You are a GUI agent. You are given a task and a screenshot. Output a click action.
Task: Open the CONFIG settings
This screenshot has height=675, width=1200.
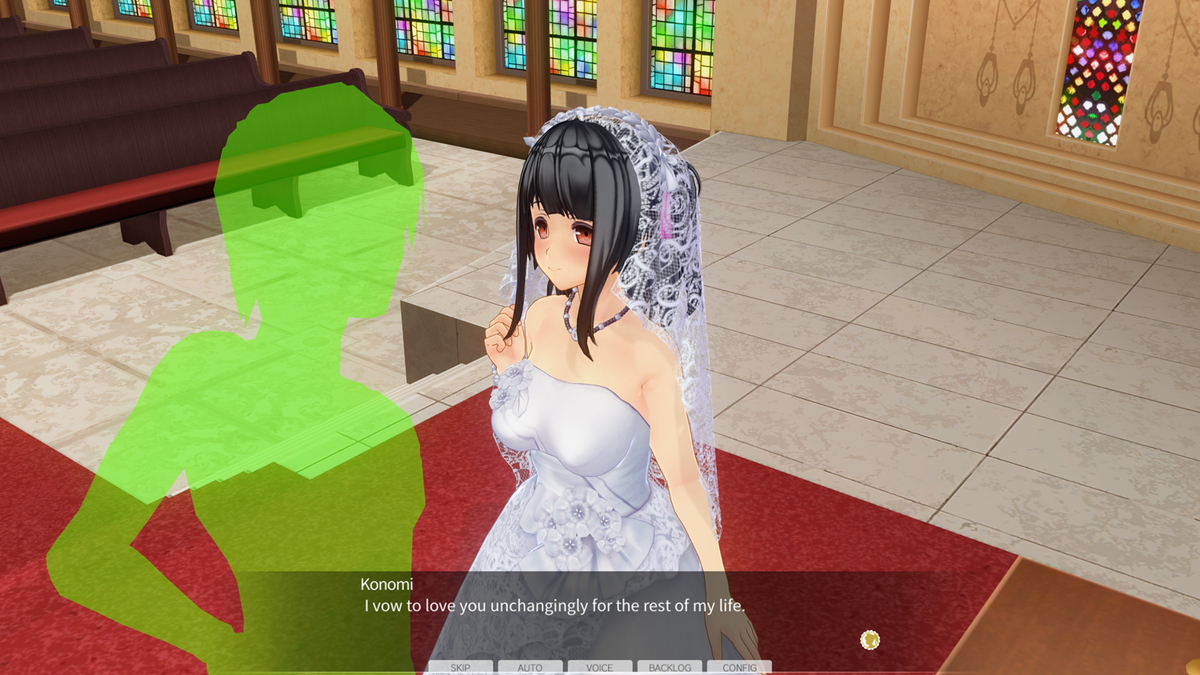(x=739, y=667)
